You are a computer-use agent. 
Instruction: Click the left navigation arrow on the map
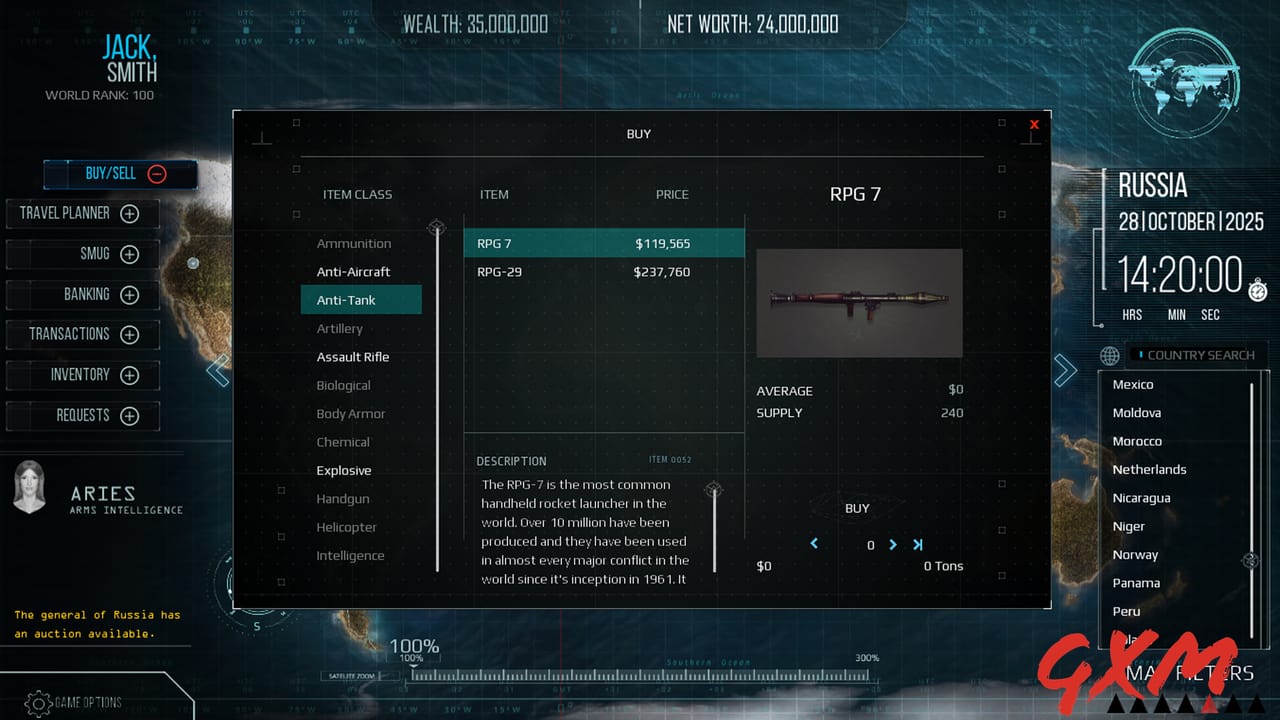pyautogui.click(x=218, y=370)
